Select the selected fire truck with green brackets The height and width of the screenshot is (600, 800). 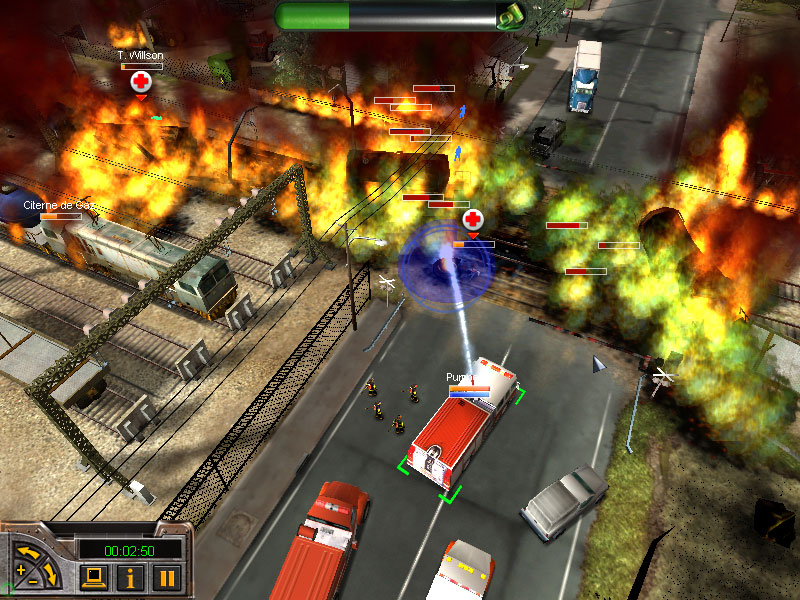(x=460, y=430)
